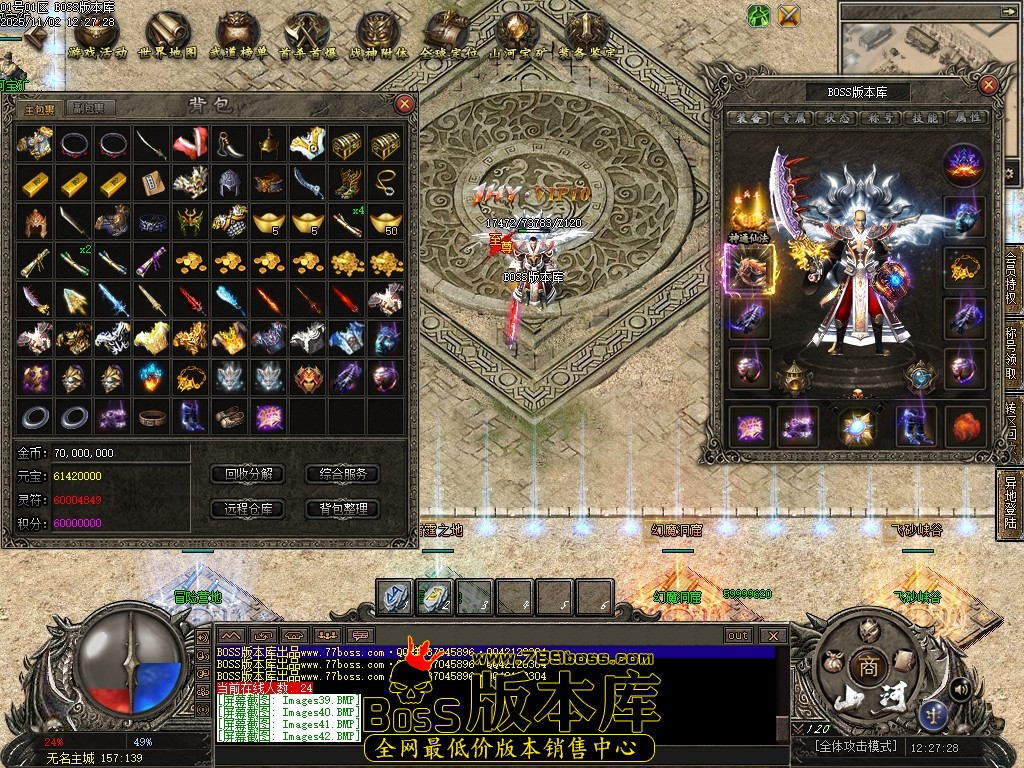The height and width of the screenshot is (768, 1024).
Task: Sort the bag with 背包整理
Action: [343, 508]
